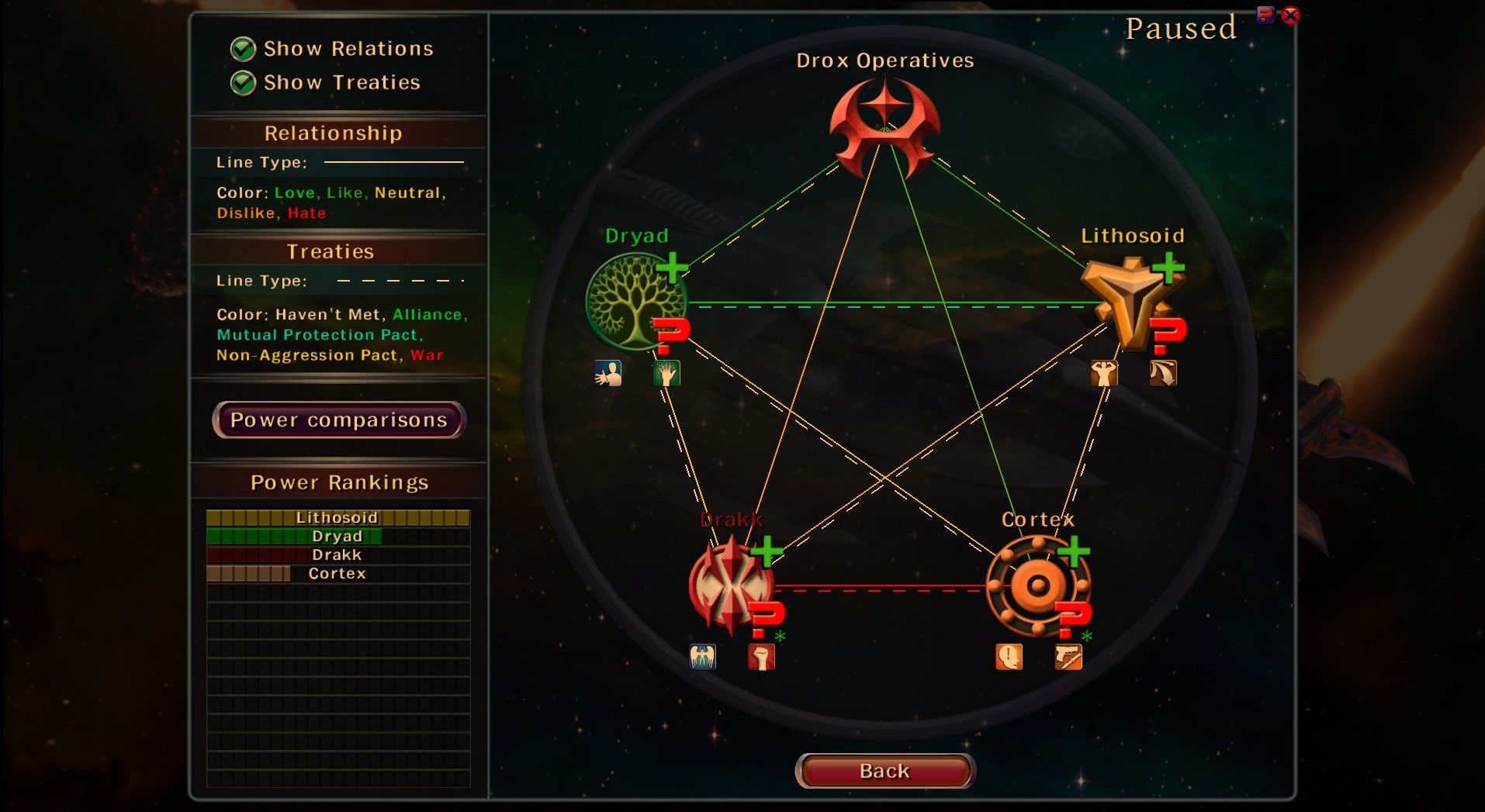Viewport: 1485px width, 812px height.
Task: Click the green plus beside Cortex
Action: coord(1075,551)
